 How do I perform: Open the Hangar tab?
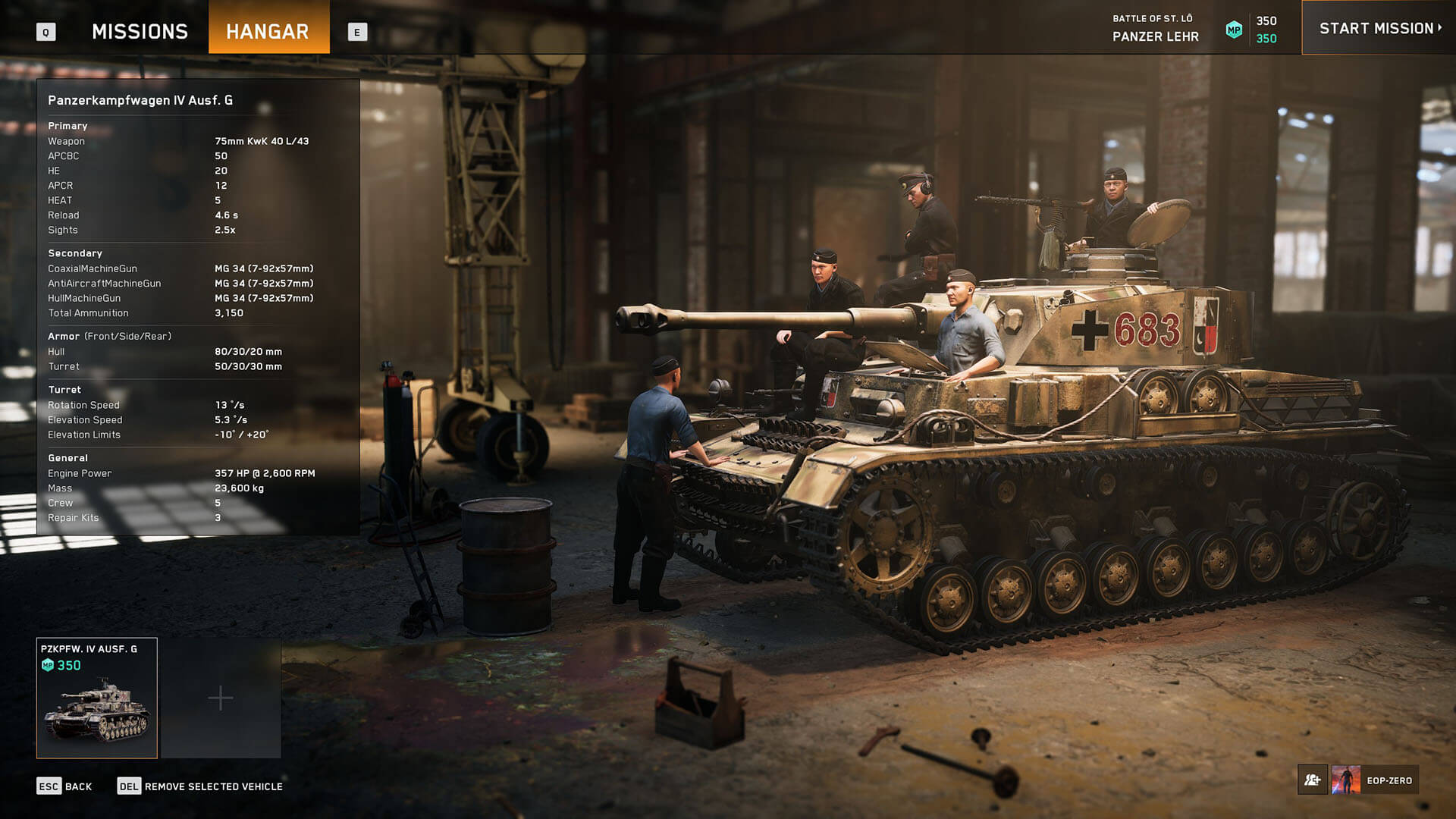(x=268, y=31)
